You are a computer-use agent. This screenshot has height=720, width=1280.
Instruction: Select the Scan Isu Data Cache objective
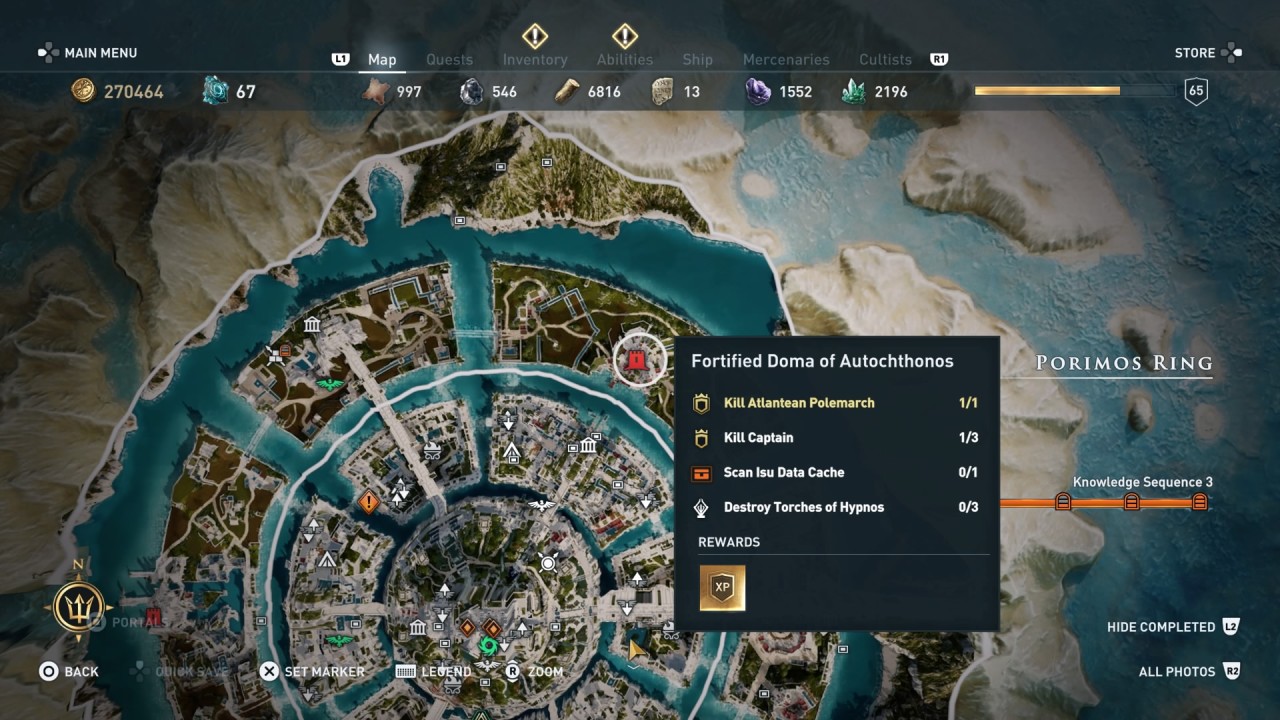coord(835,473)
